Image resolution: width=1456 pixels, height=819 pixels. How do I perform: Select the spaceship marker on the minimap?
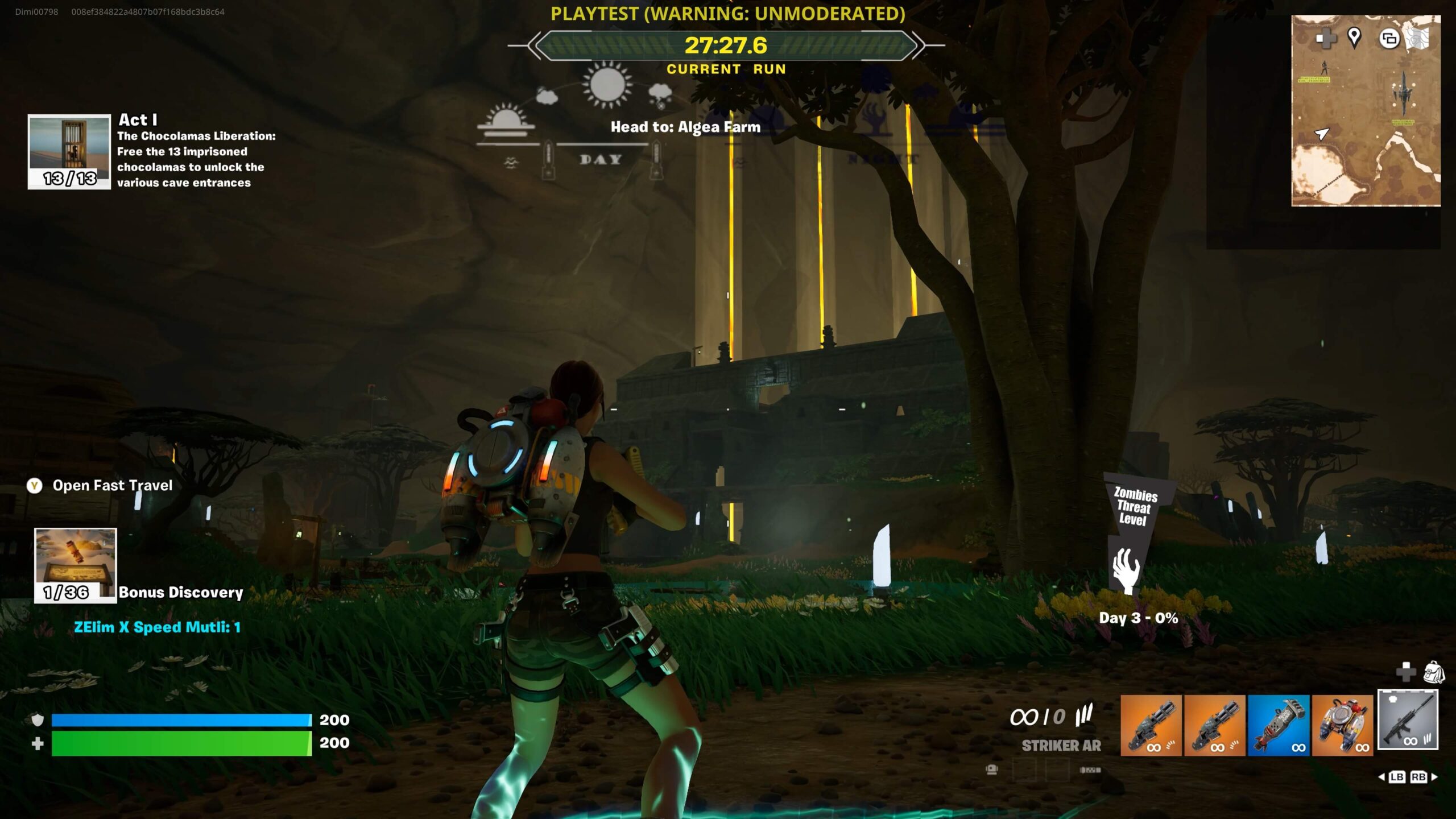[x=1402, y=93]
